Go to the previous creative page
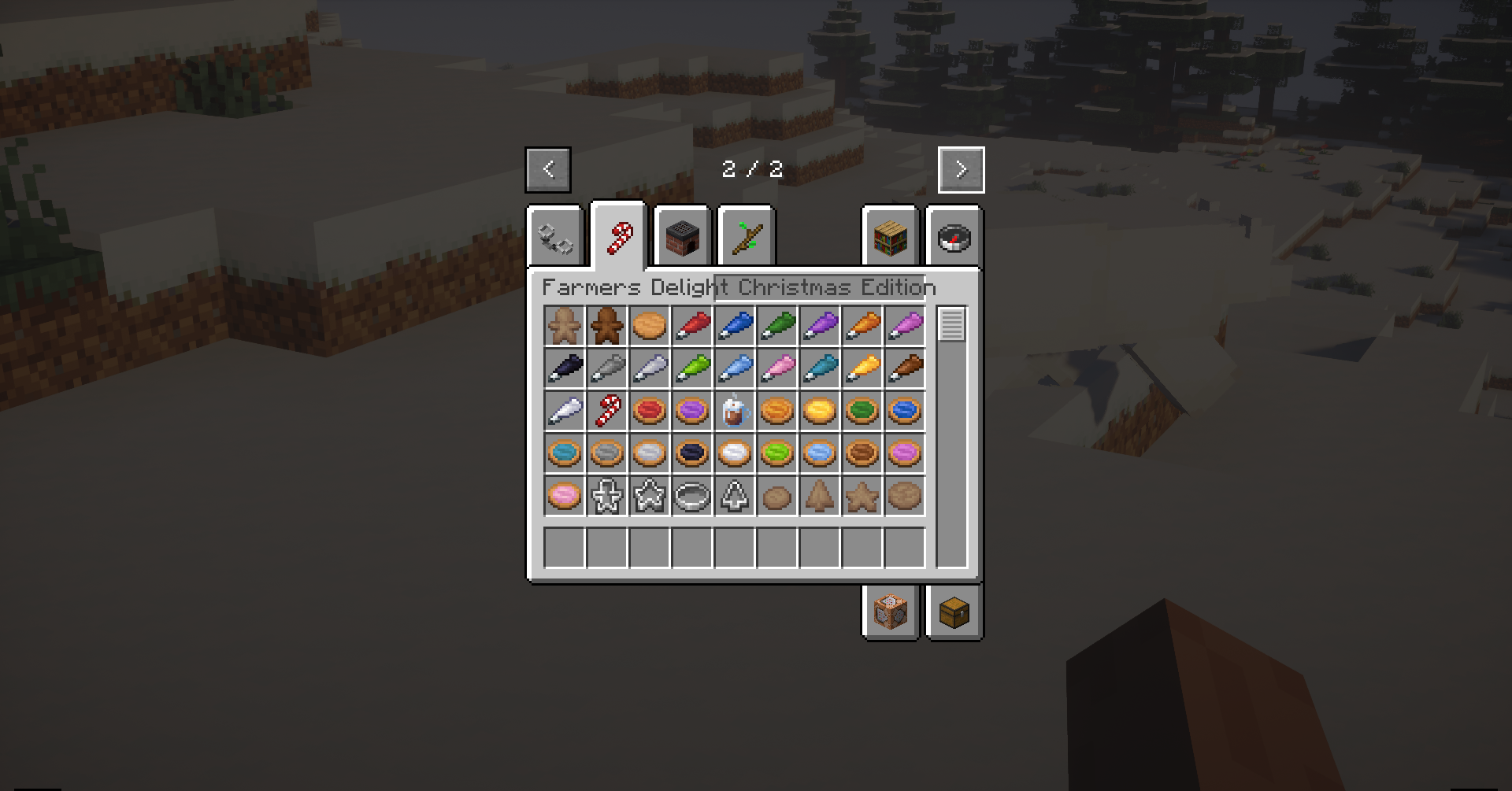1512x791 pixels. [548, 169]
